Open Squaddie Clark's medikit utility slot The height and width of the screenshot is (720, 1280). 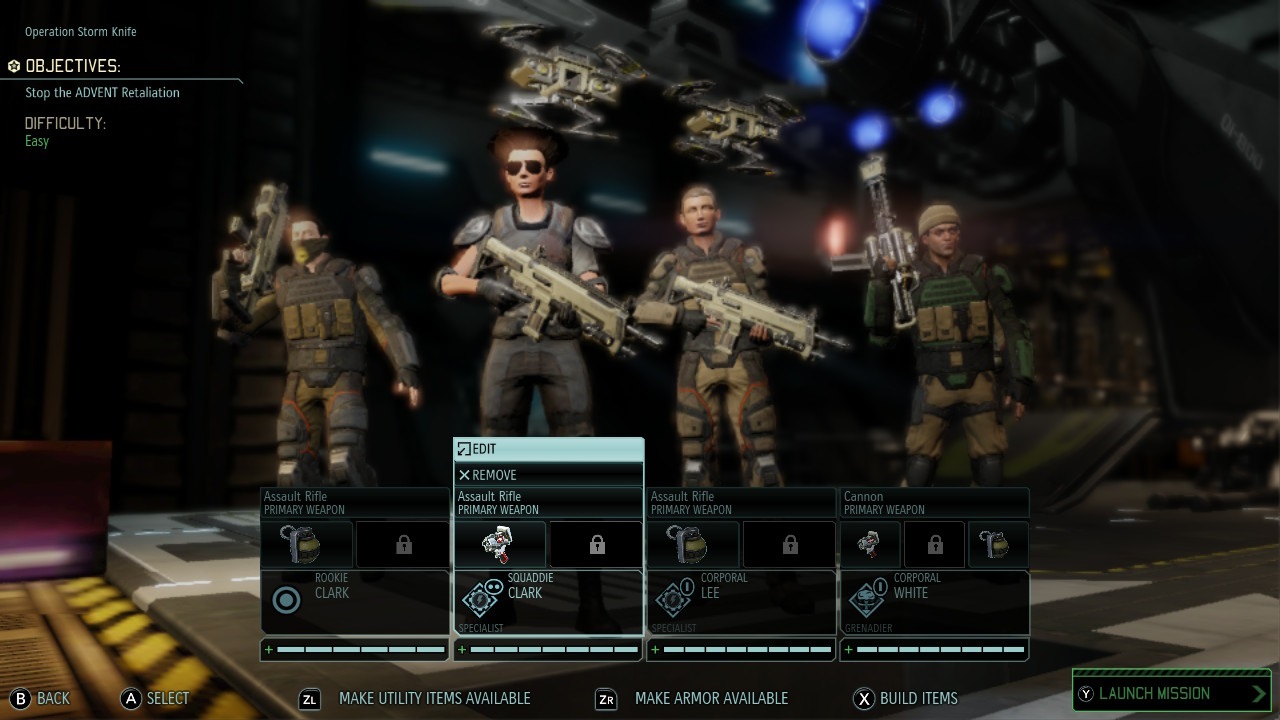point(500,545)
